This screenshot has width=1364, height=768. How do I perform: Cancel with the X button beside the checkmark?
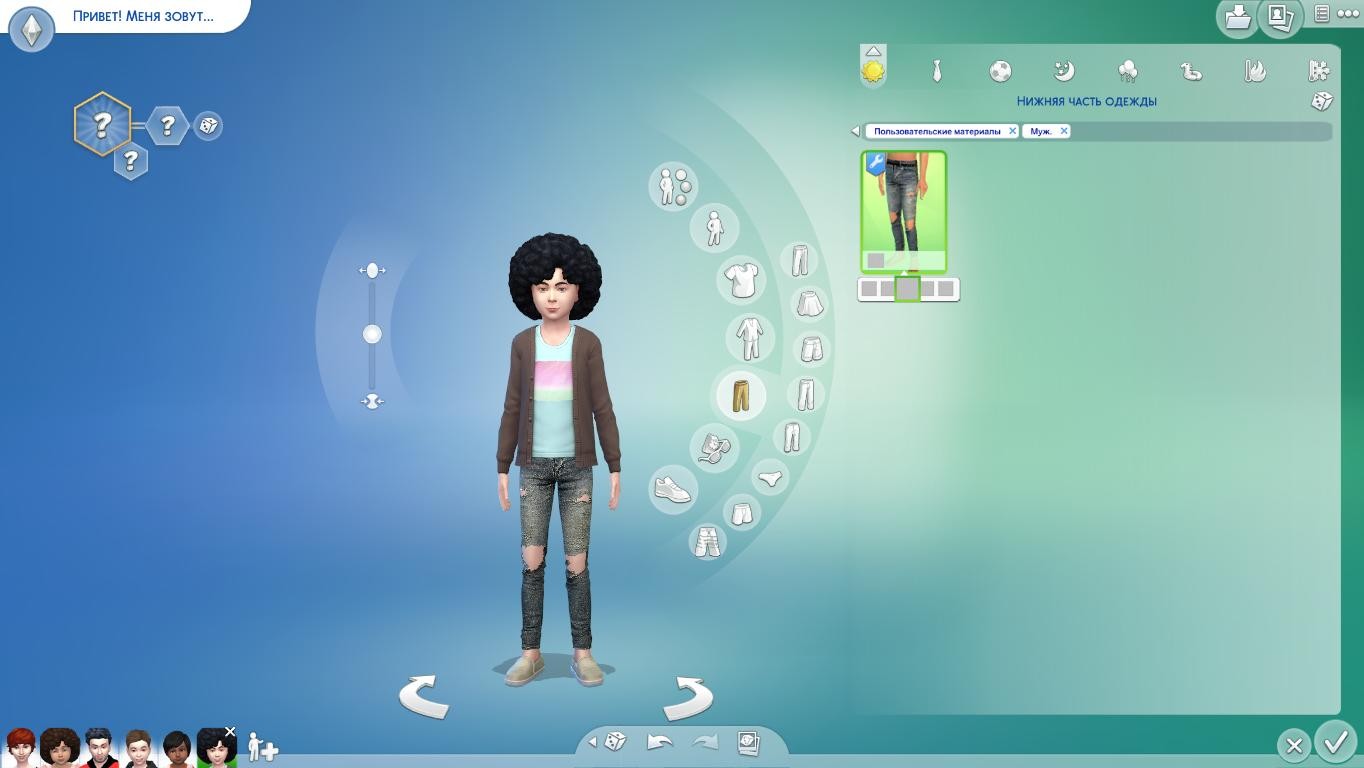coord(1293,745)
